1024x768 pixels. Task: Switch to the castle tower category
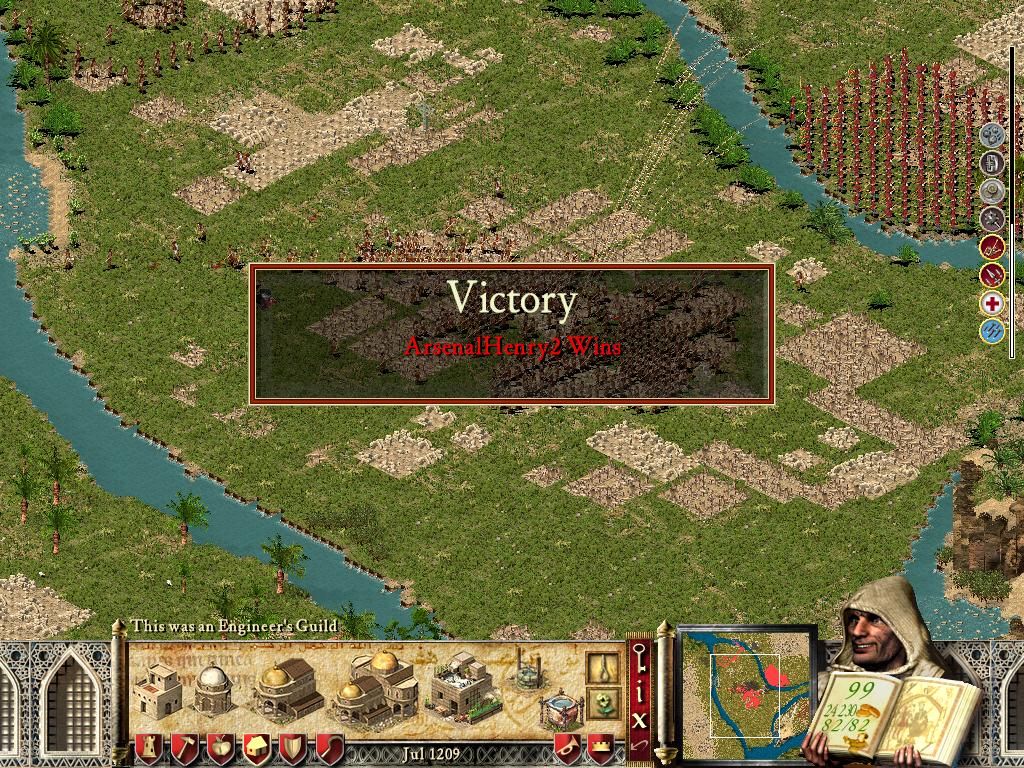148,748
